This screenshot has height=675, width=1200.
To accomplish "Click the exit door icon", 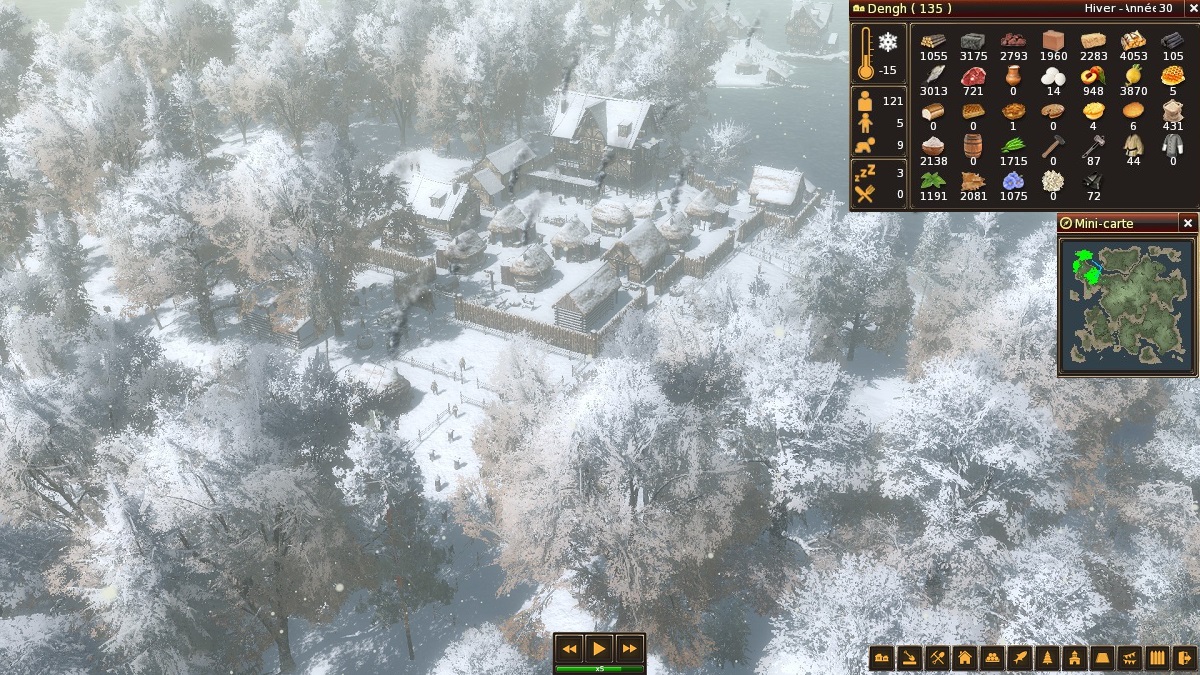I will click(1184, 657).
